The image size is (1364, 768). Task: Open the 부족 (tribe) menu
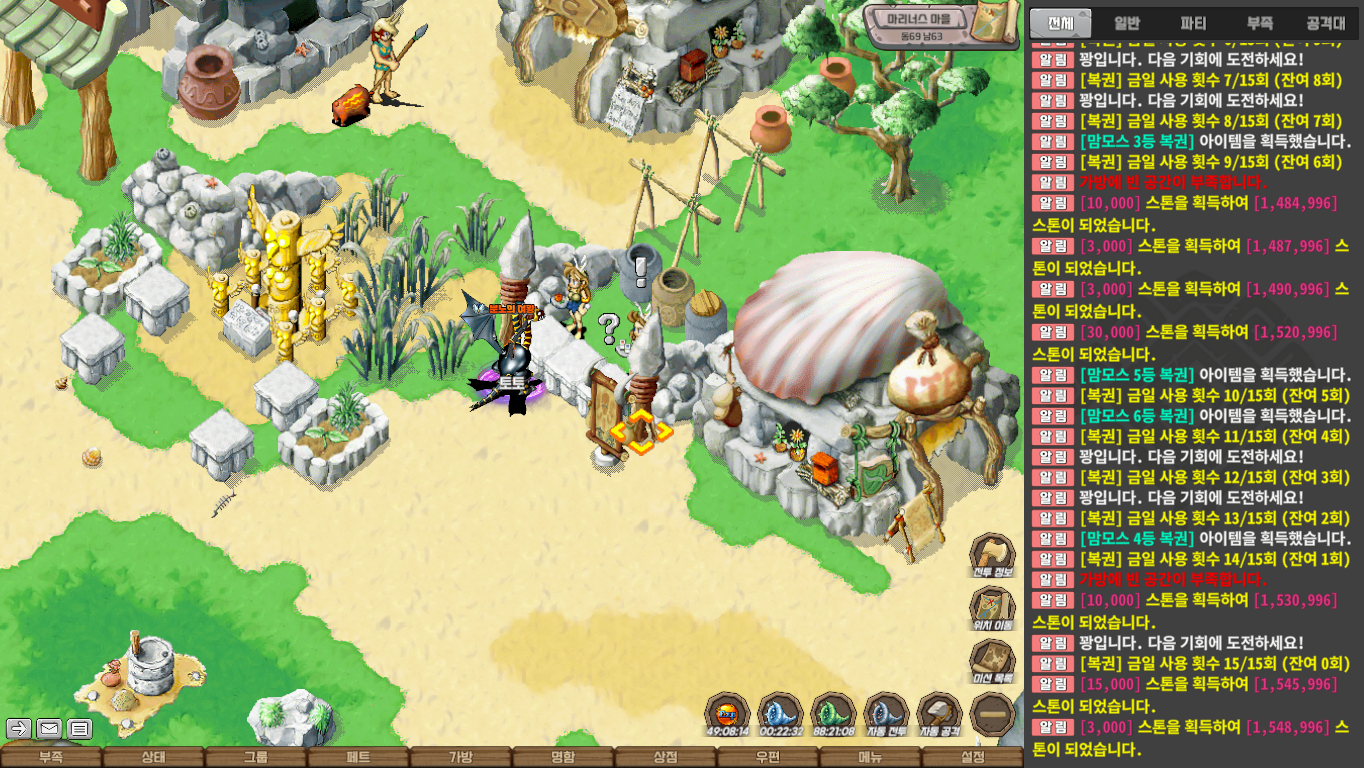coord(51,758)
